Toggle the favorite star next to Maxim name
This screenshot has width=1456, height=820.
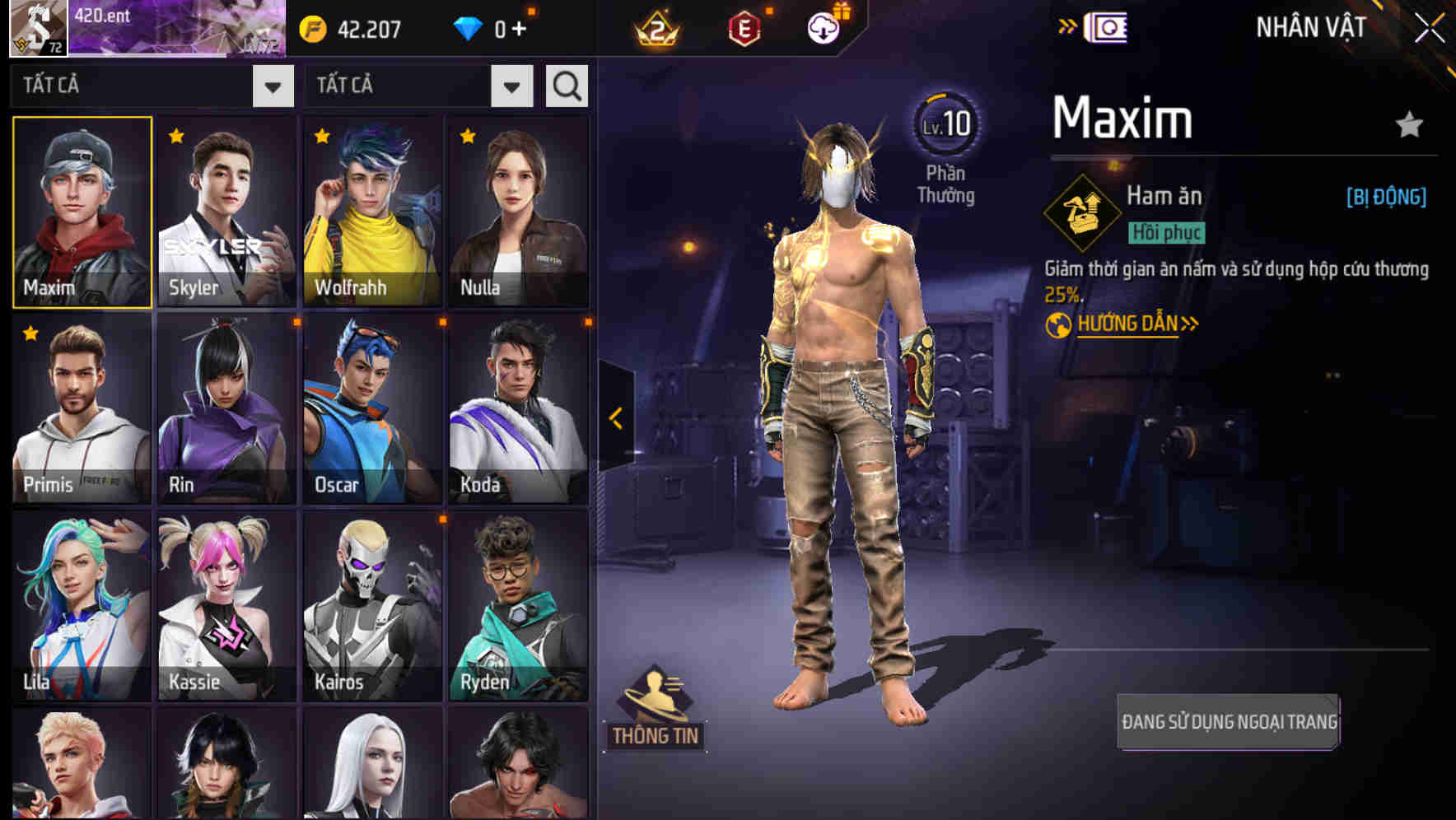click(x=1410, y=123)
